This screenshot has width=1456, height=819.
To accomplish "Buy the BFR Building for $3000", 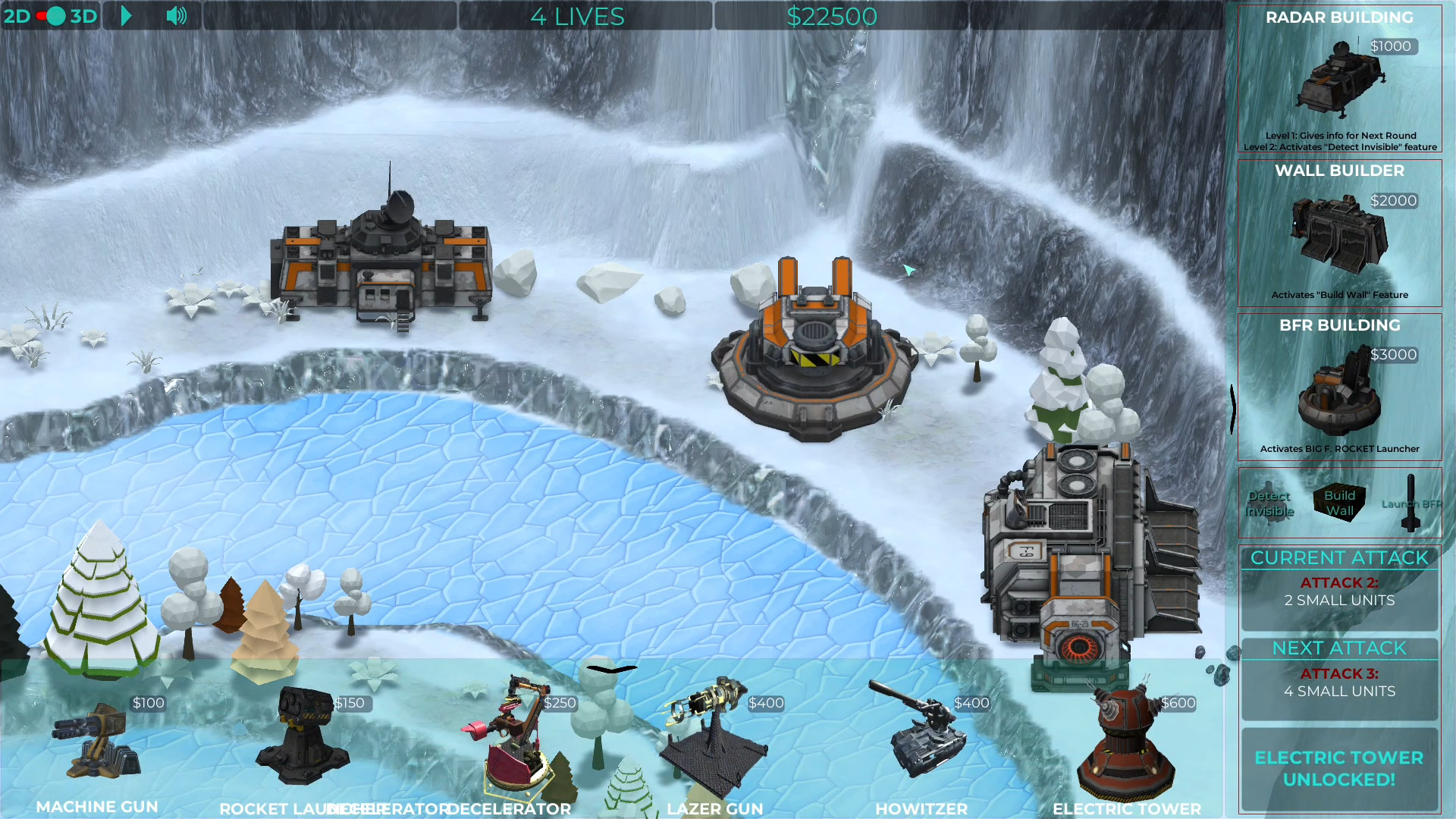I will point(1339,388).
